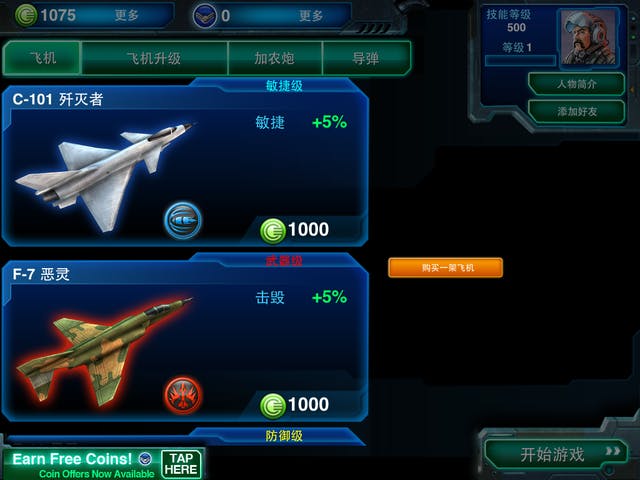The width and height of the screenshot is (640, 480).
Task: Click the red jet emblem on F-7
Action: pos(183,393)
